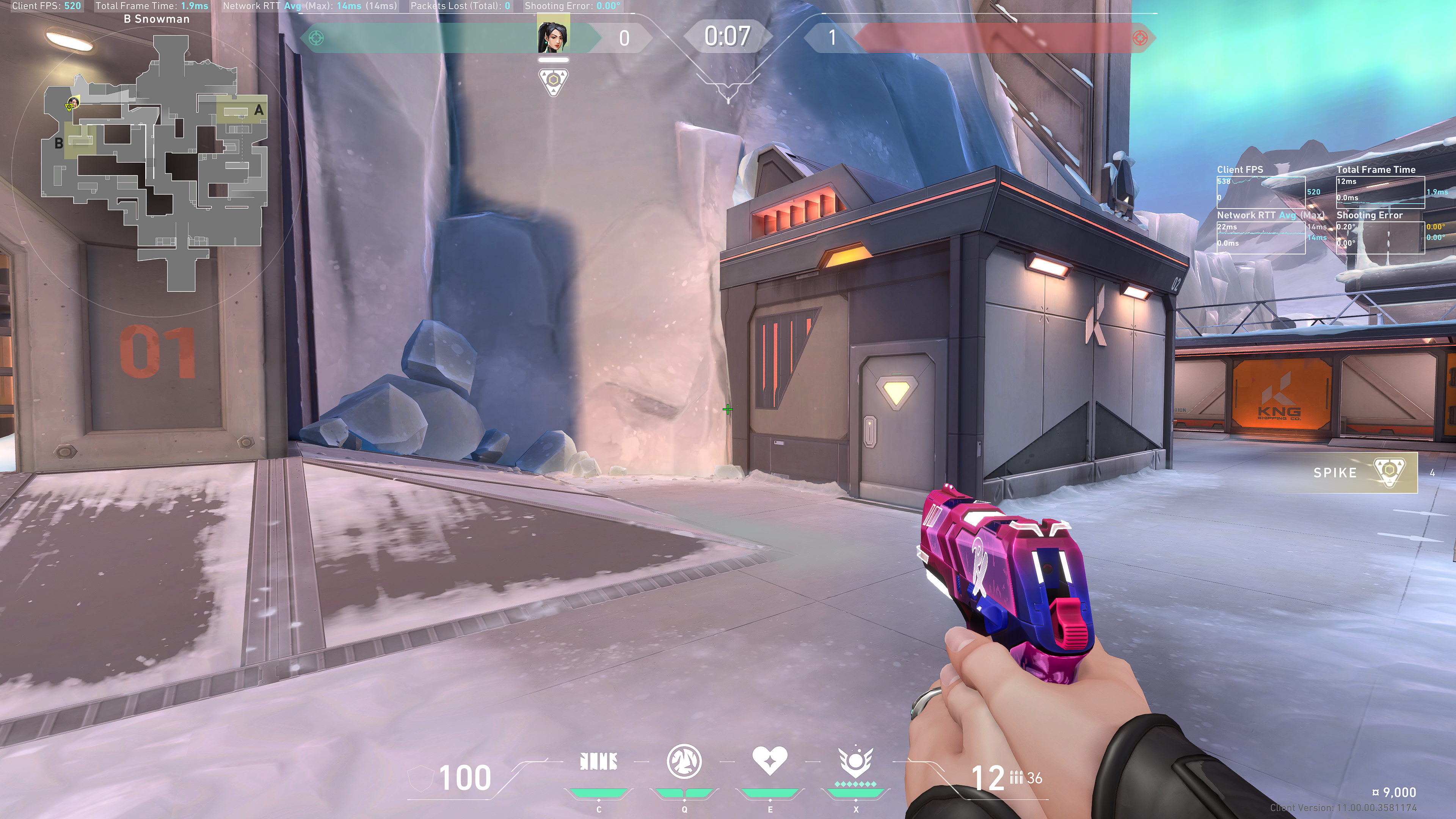Select the B site marker on minimap
Viewport: 1456px width, 819px height.
point(59,143)
